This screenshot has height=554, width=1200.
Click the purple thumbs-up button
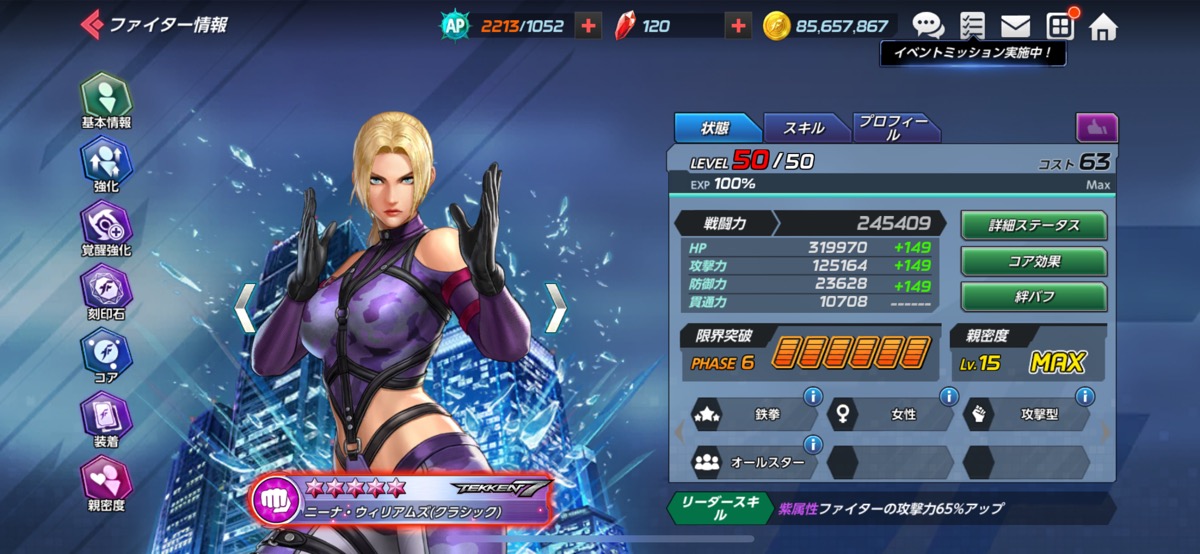point(1096,127)
